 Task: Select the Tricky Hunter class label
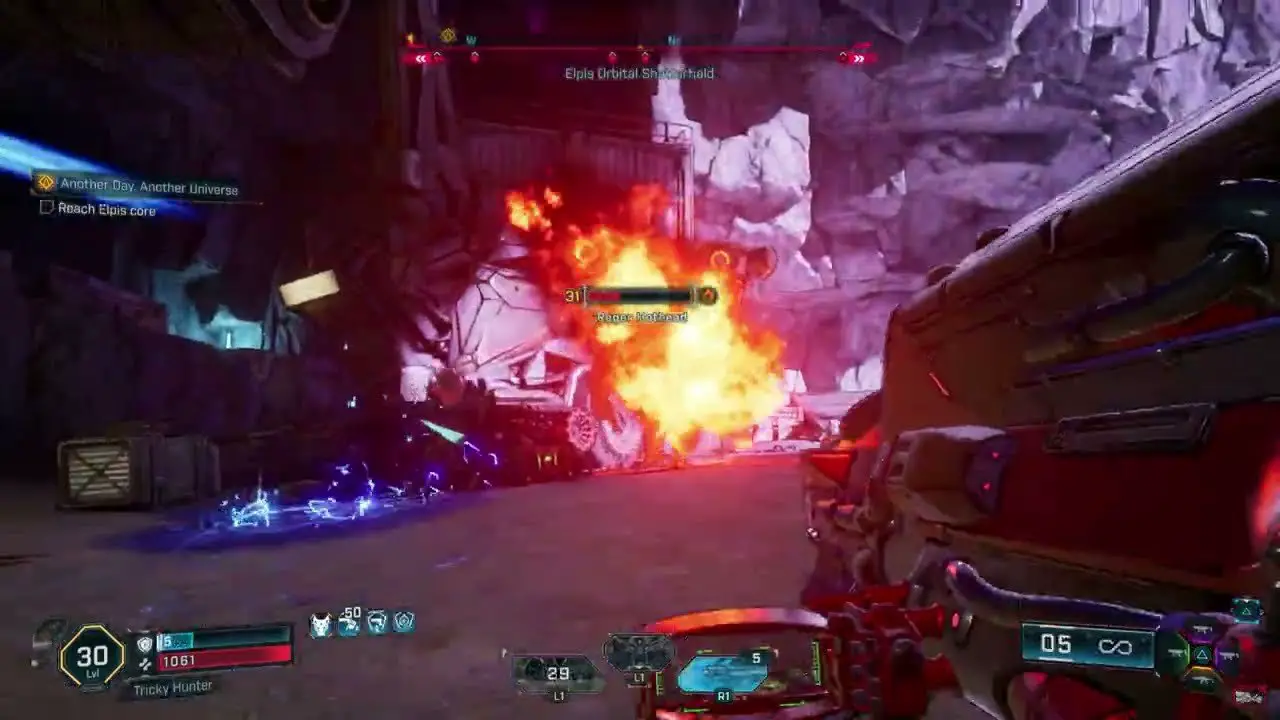[x=168, y=687]
